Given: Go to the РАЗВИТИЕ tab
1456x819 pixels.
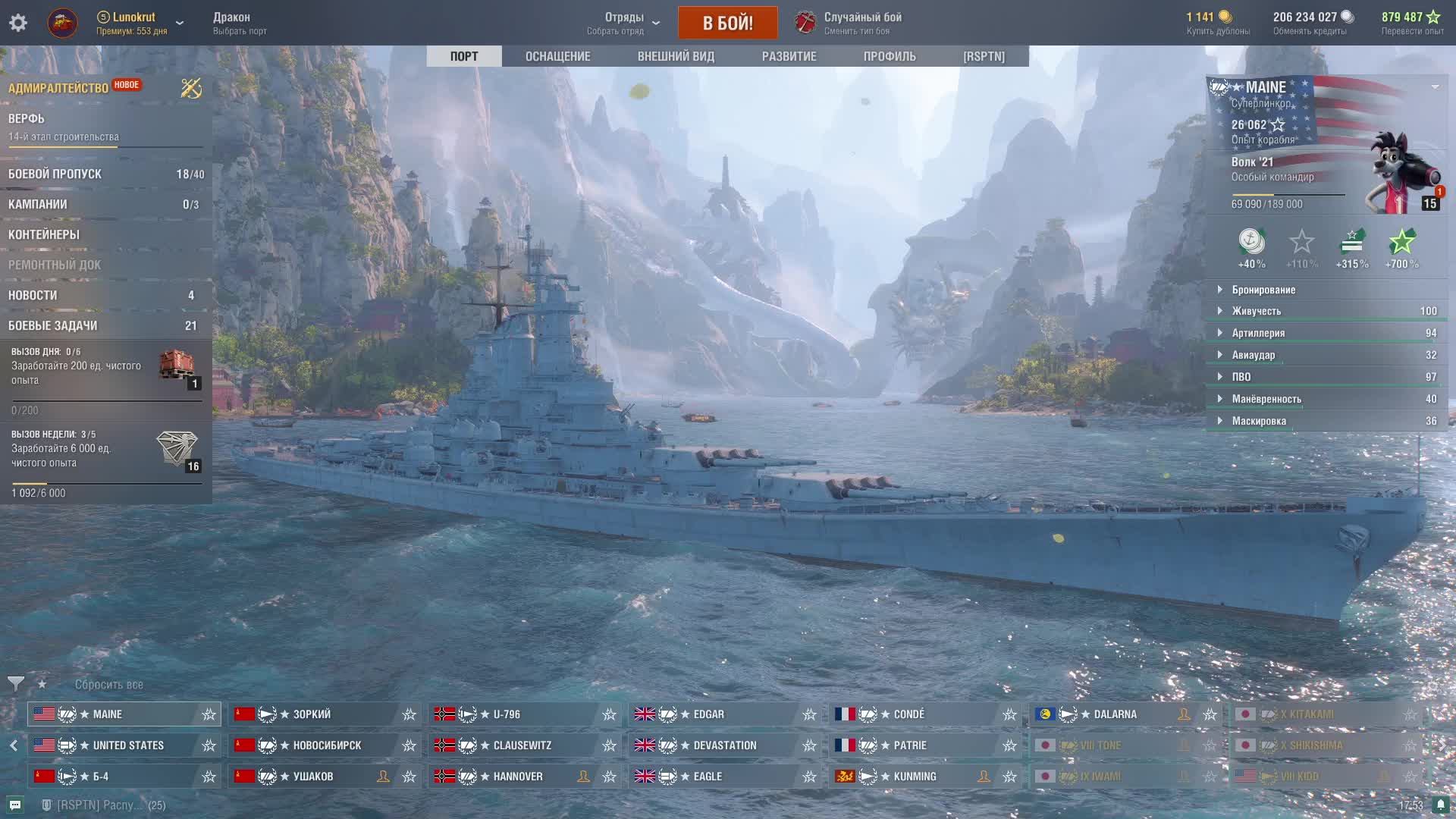Looking at the screenshot, I should click(789, 56).
